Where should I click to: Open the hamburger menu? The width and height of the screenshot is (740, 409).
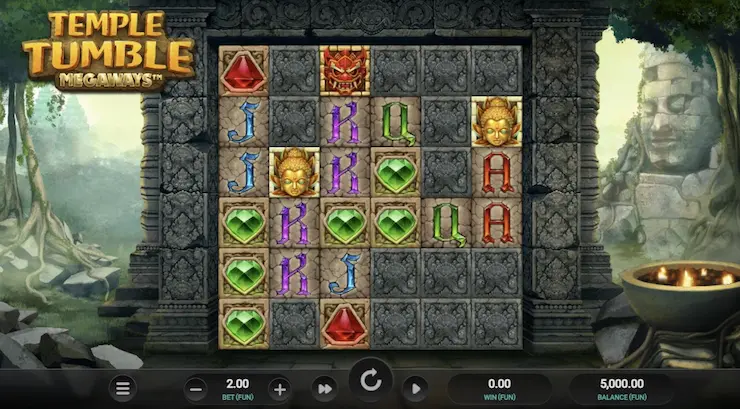coord(122,388)
